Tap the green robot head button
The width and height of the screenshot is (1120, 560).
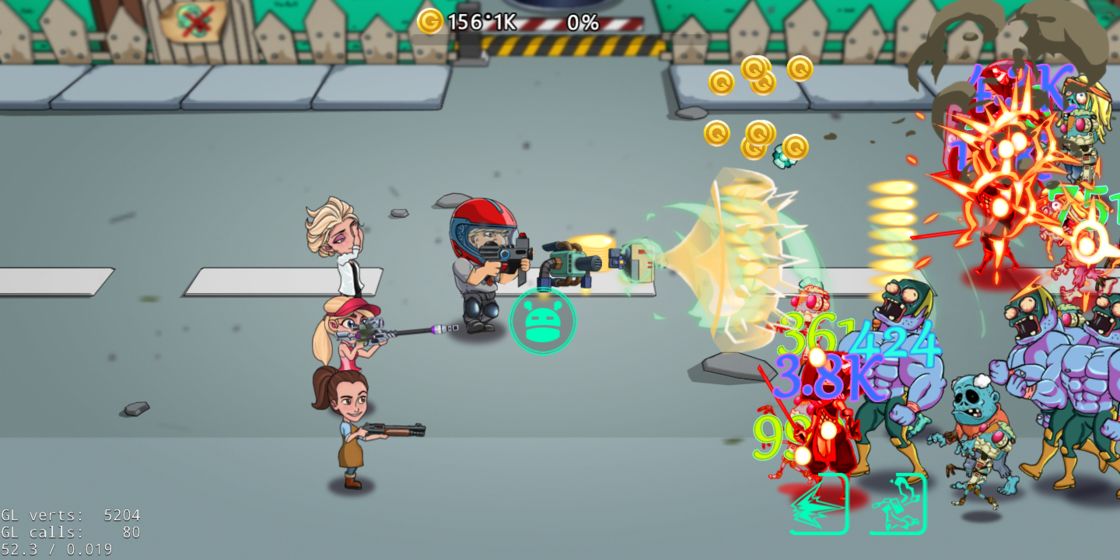point(542,320)
